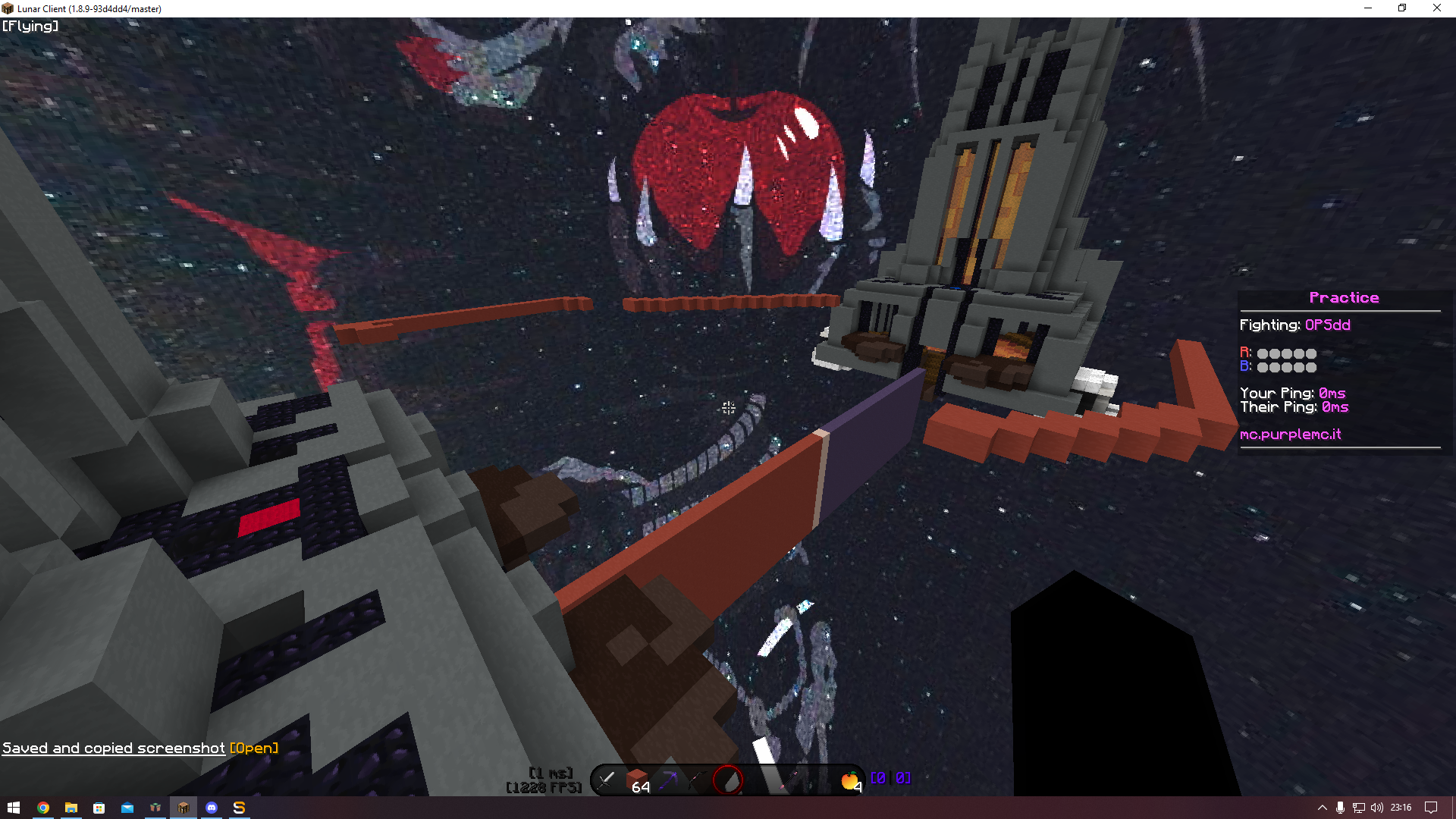Open Discord from the taskbar
The image size is (1456, 819).
coord(211,808)
